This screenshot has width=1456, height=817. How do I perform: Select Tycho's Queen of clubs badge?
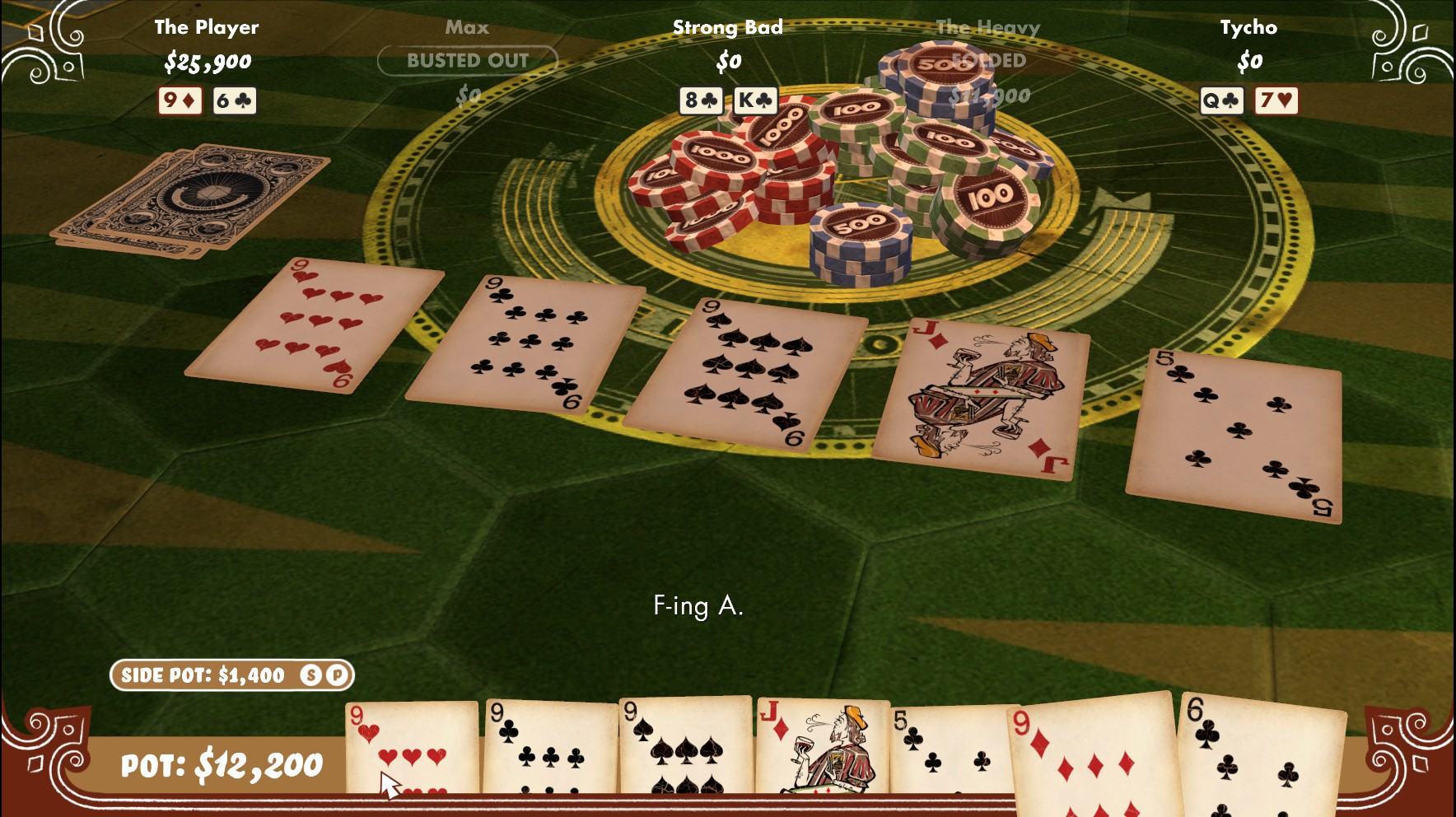click(x=1220, y=100)
